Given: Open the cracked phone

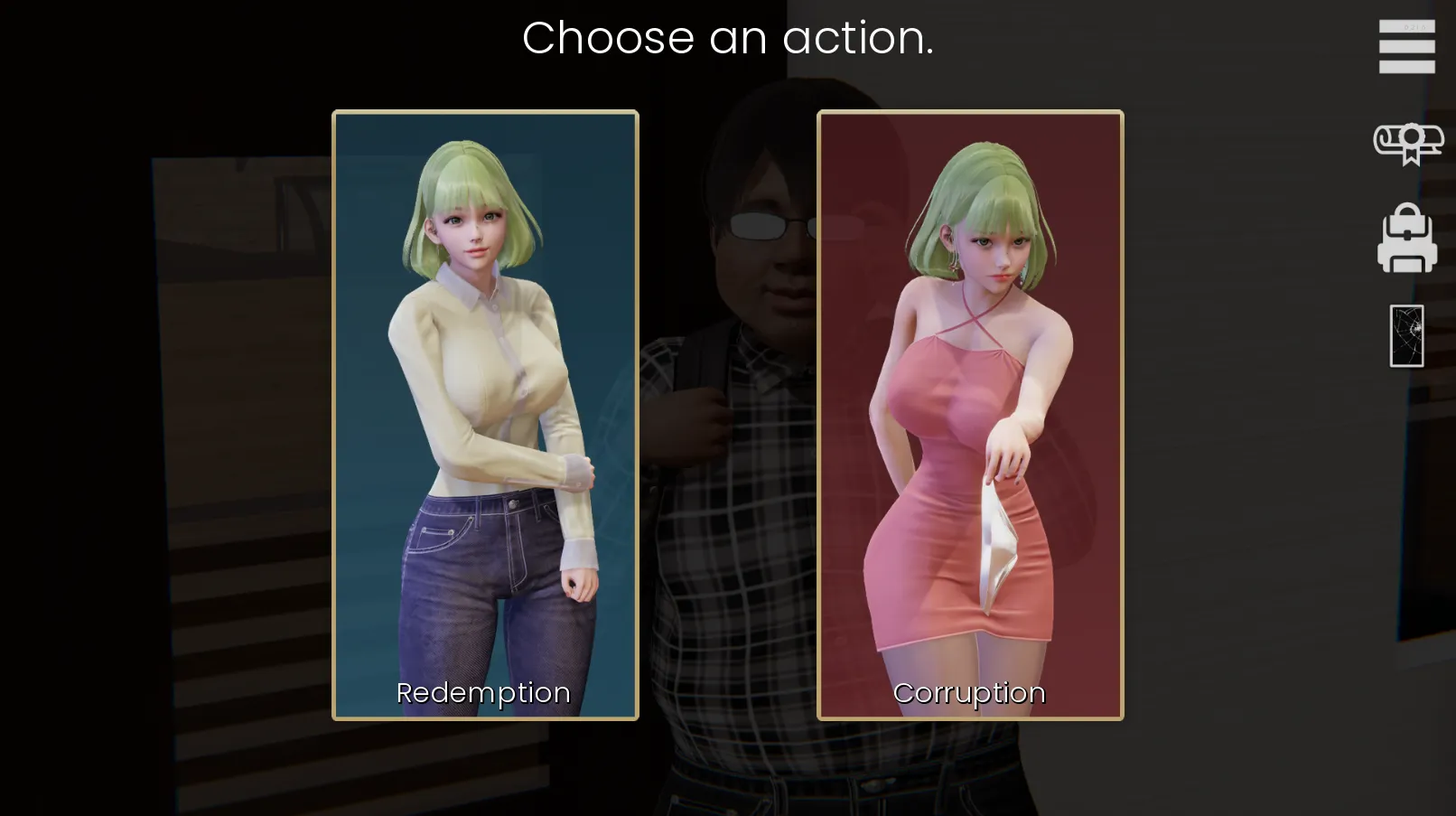Looking at the screenshot, I should click(1406, 336).
